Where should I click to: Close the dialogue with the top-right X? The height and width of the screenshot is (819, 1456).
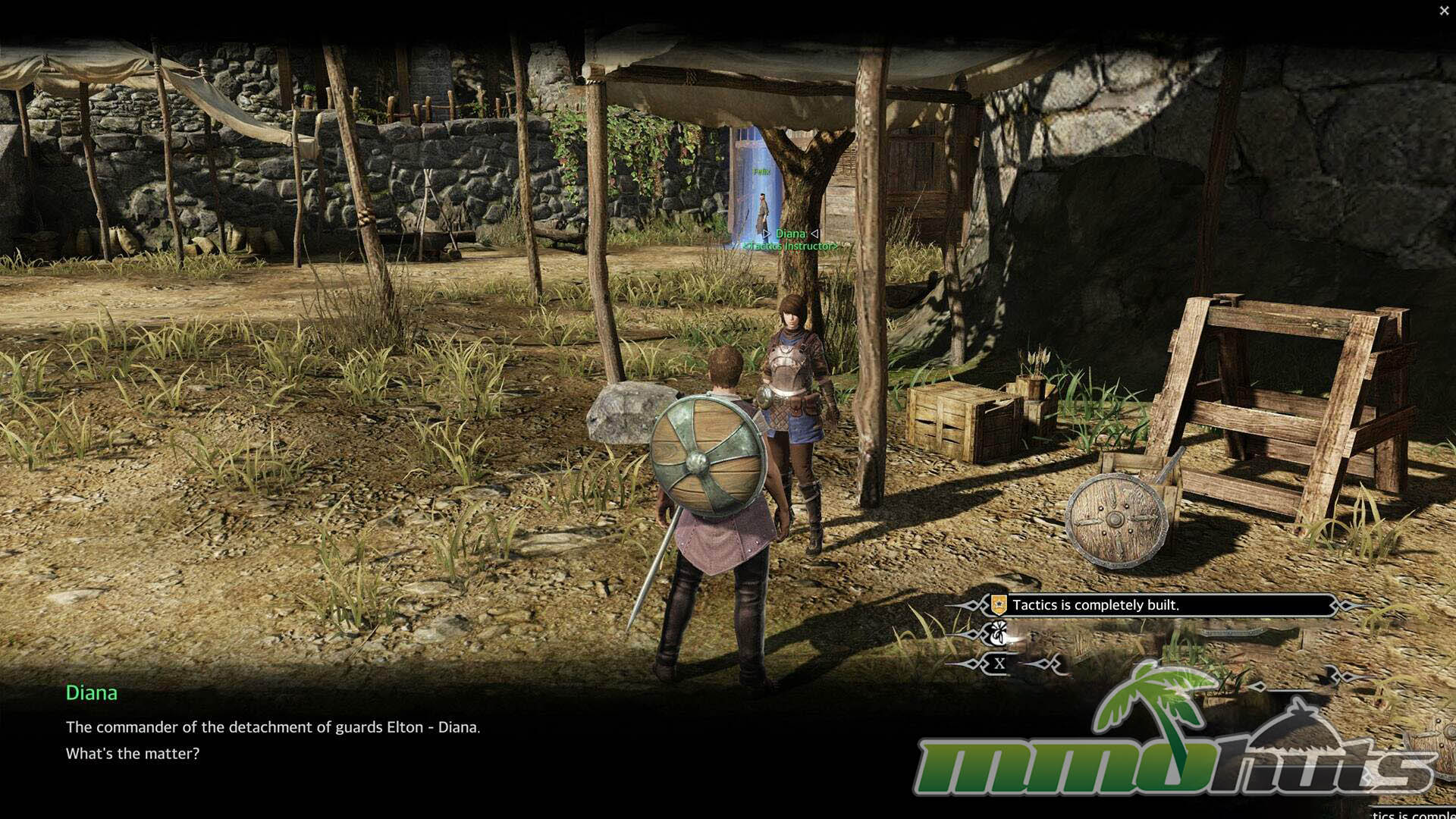tap(1444, 11)
